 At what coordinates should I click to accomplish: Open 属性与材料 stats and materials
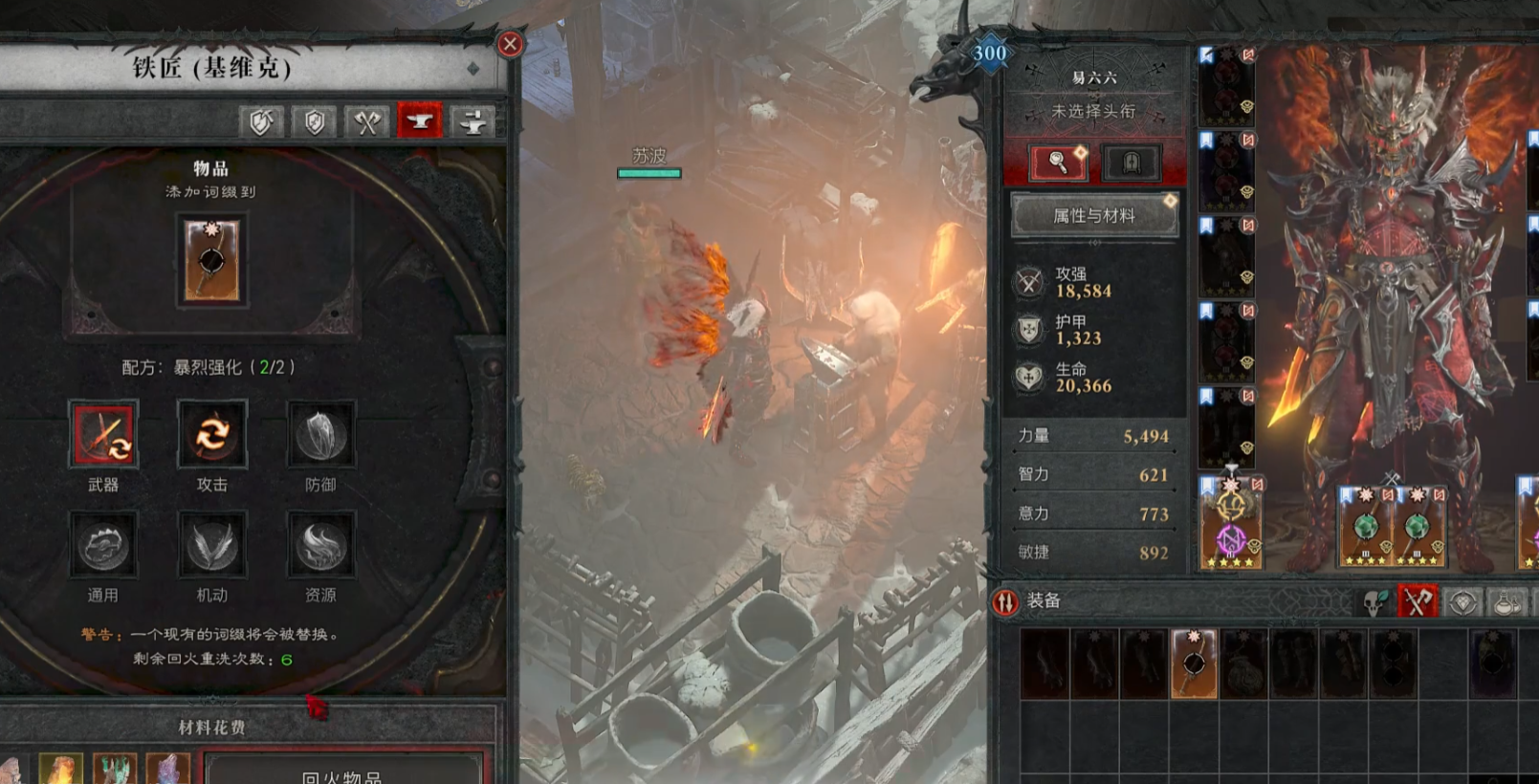pos(1094,216)
